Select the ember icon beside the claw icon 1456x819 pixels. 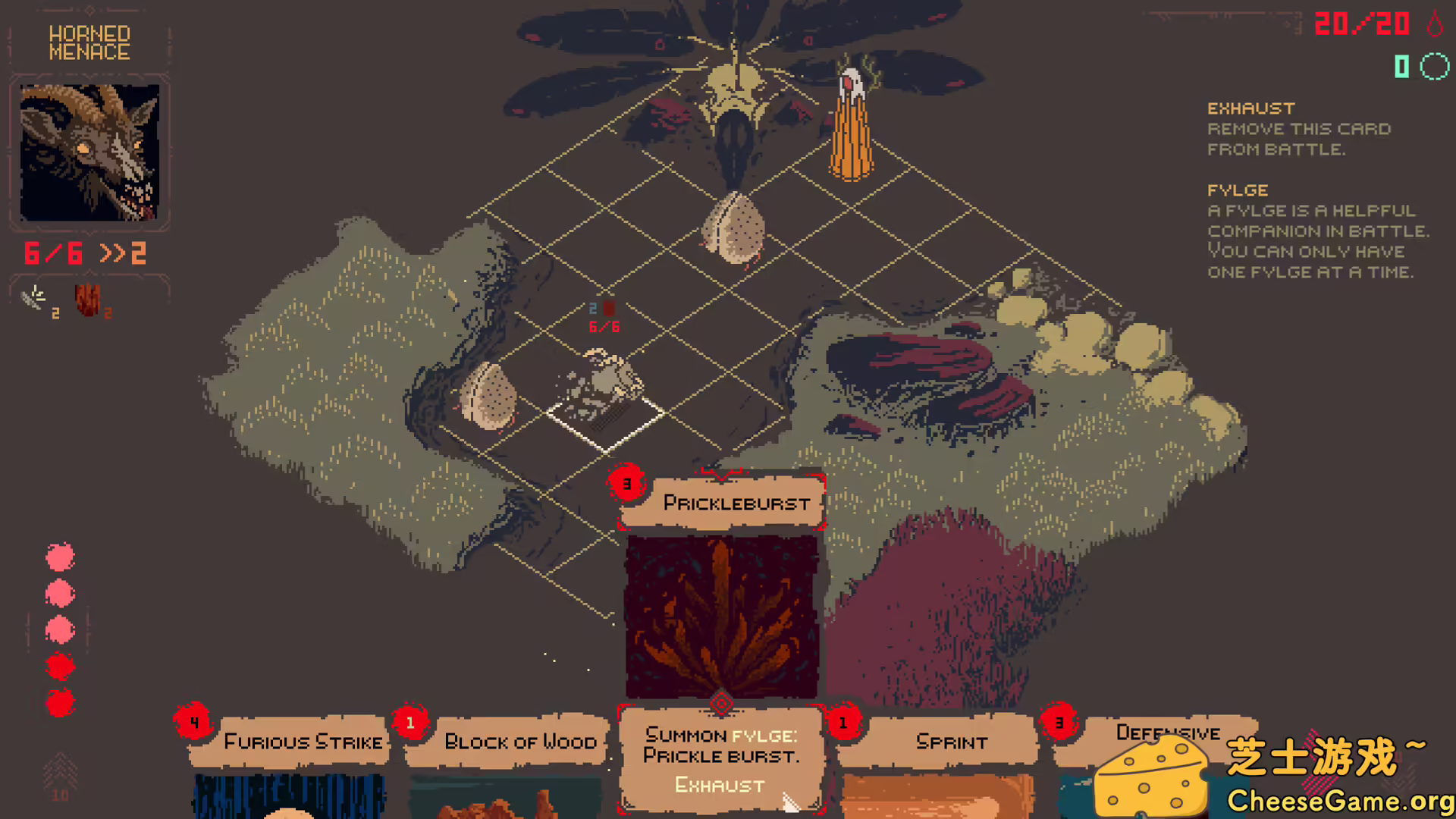(x=88, y=299)
